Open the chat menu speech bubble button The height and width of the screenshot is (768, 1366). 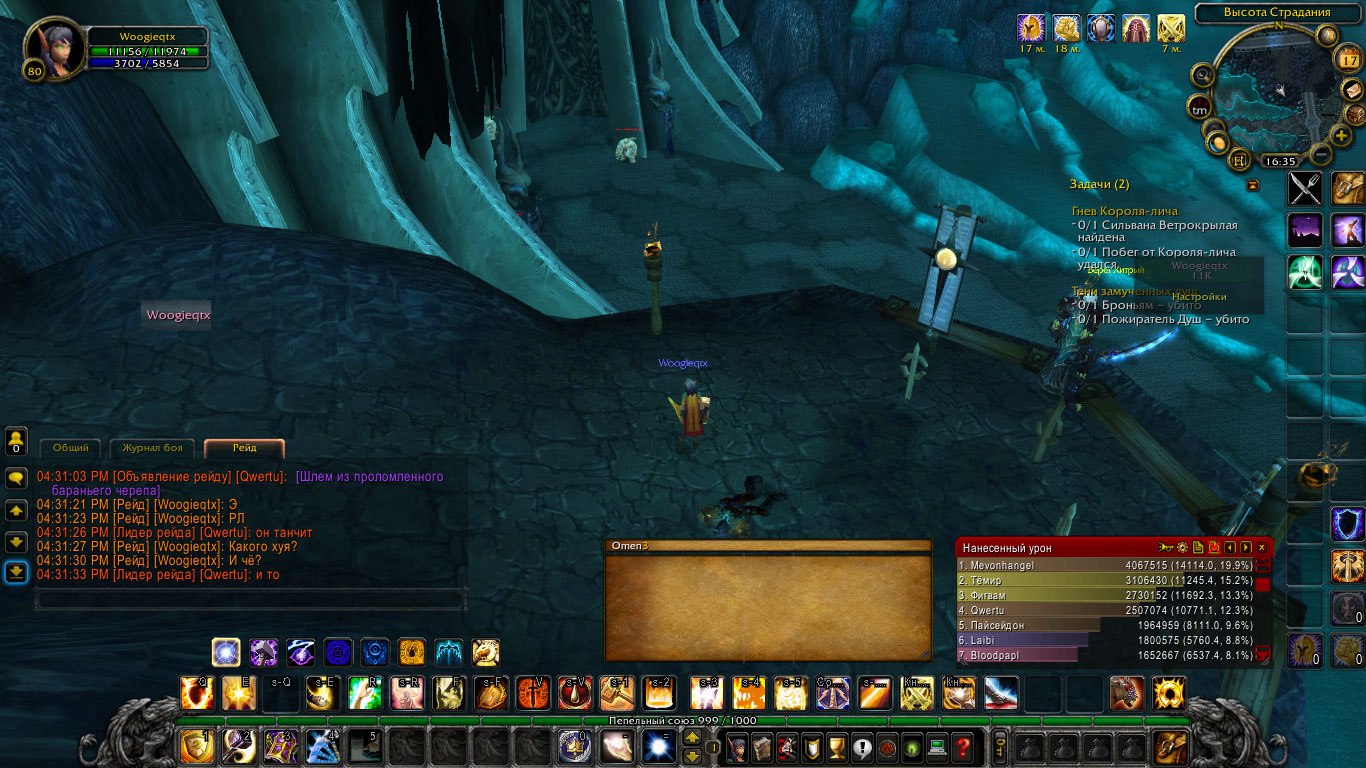pos(16,478)
